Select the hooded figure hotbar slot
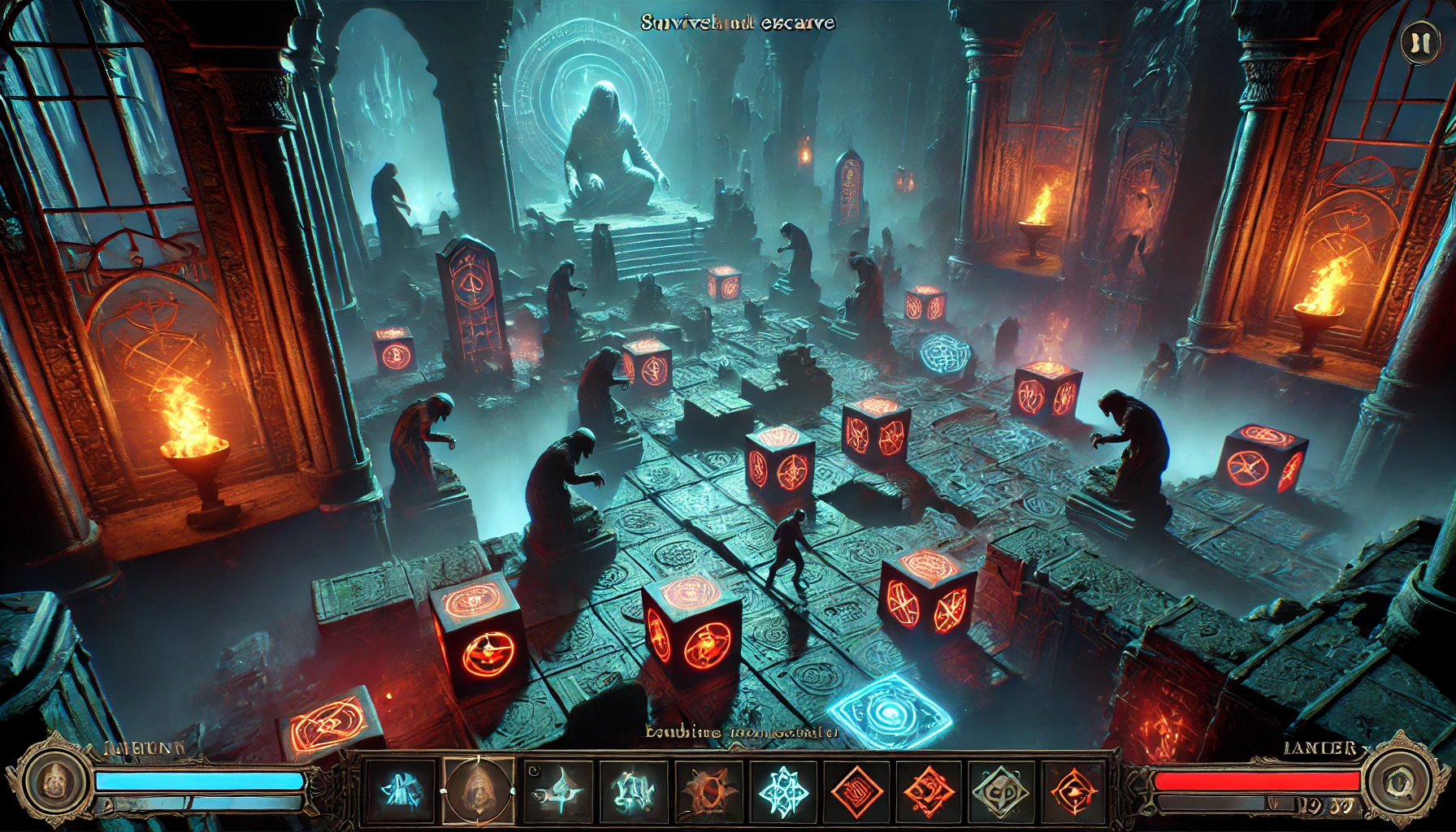 click(x=479, y=790)
